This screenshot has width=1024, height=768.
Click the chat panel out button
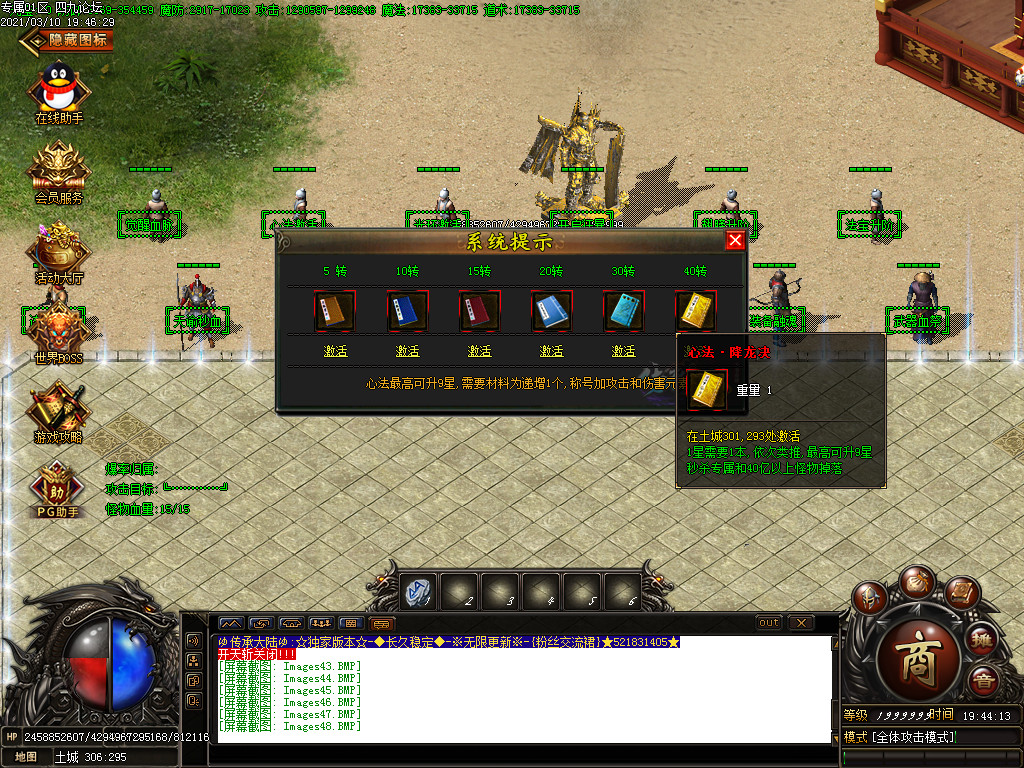[x=768, y=623]
